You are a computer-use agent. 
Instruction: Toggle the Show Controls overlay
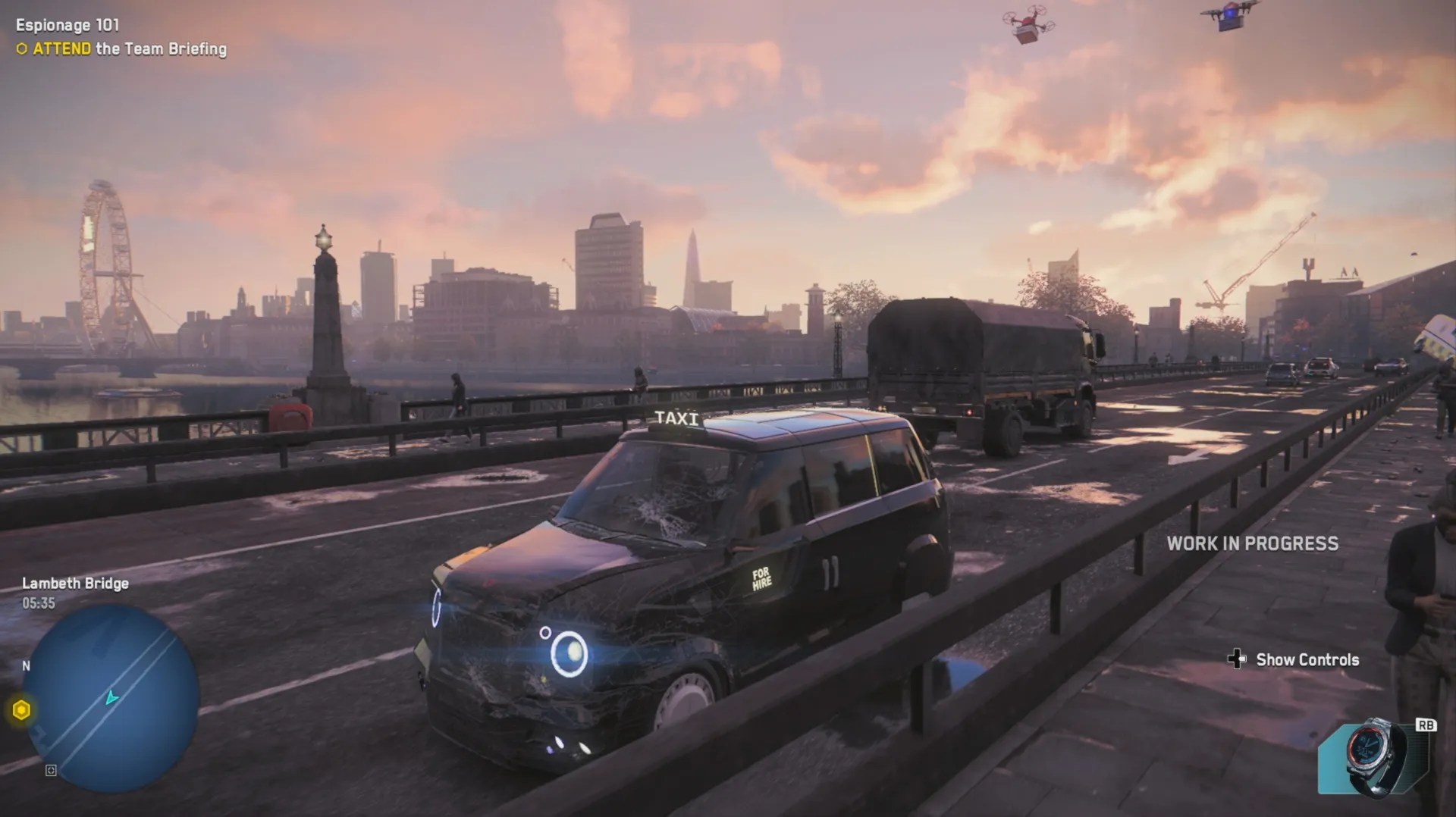coord(1307,660)
